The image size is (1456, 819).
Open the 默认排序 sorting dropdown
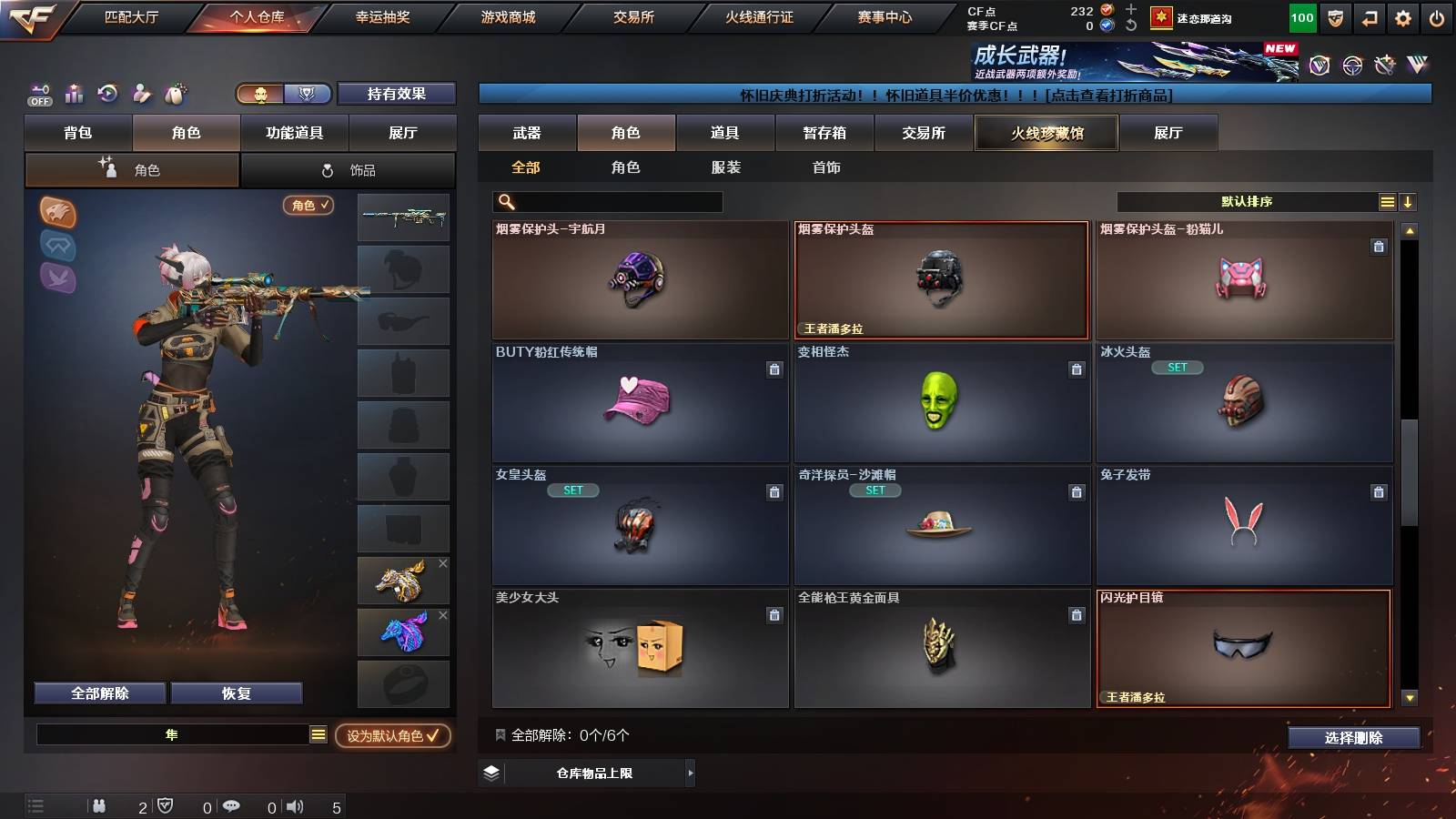[1247, 201]
